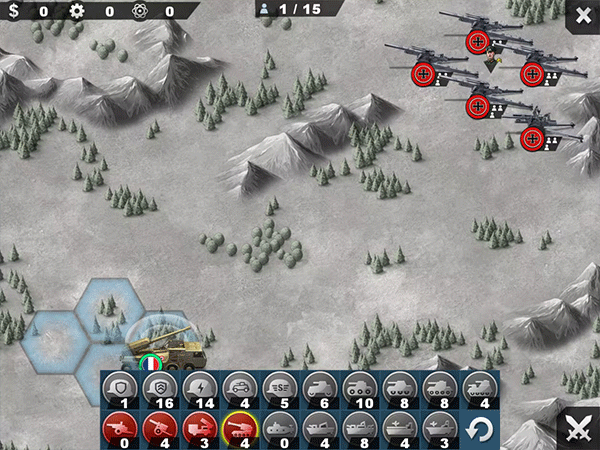Close the deployment screen with the X

pyautogui.click(x=582, y=15)
